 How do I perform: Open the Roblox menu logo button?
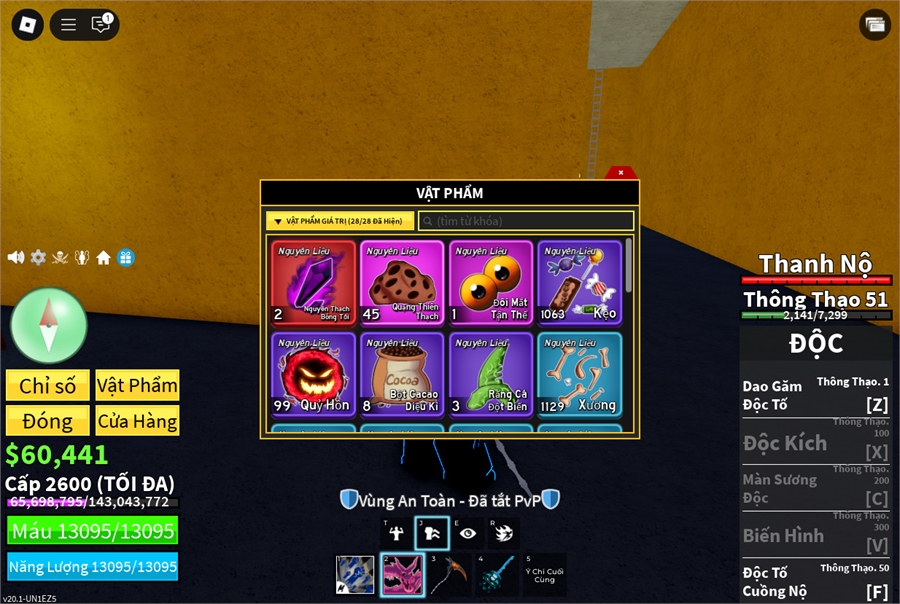click(28, 25)
